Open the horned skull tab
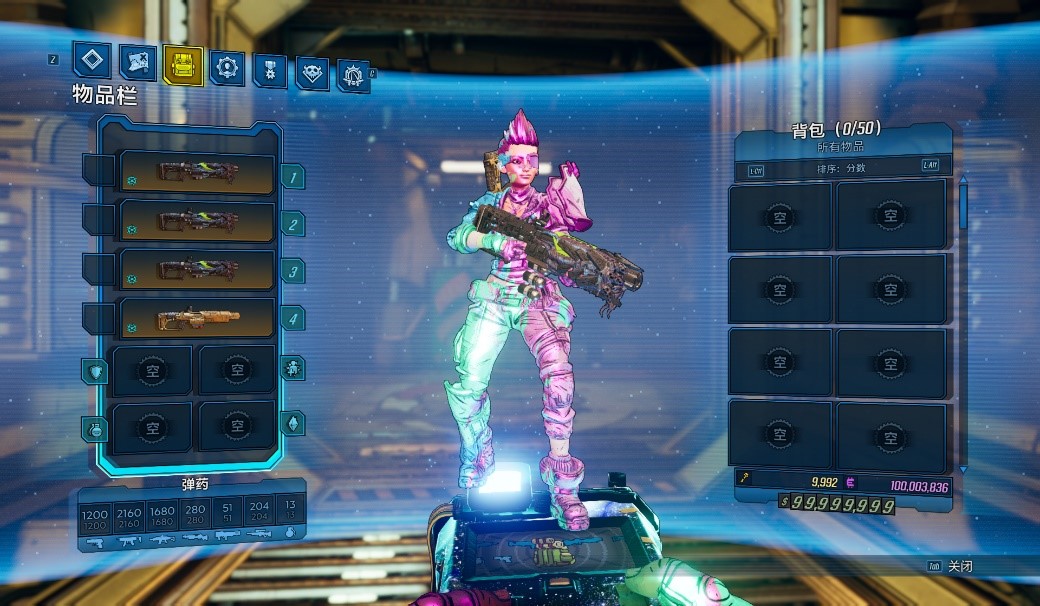This screenshot has width=1040, height=606. click(x=312, y=73)
